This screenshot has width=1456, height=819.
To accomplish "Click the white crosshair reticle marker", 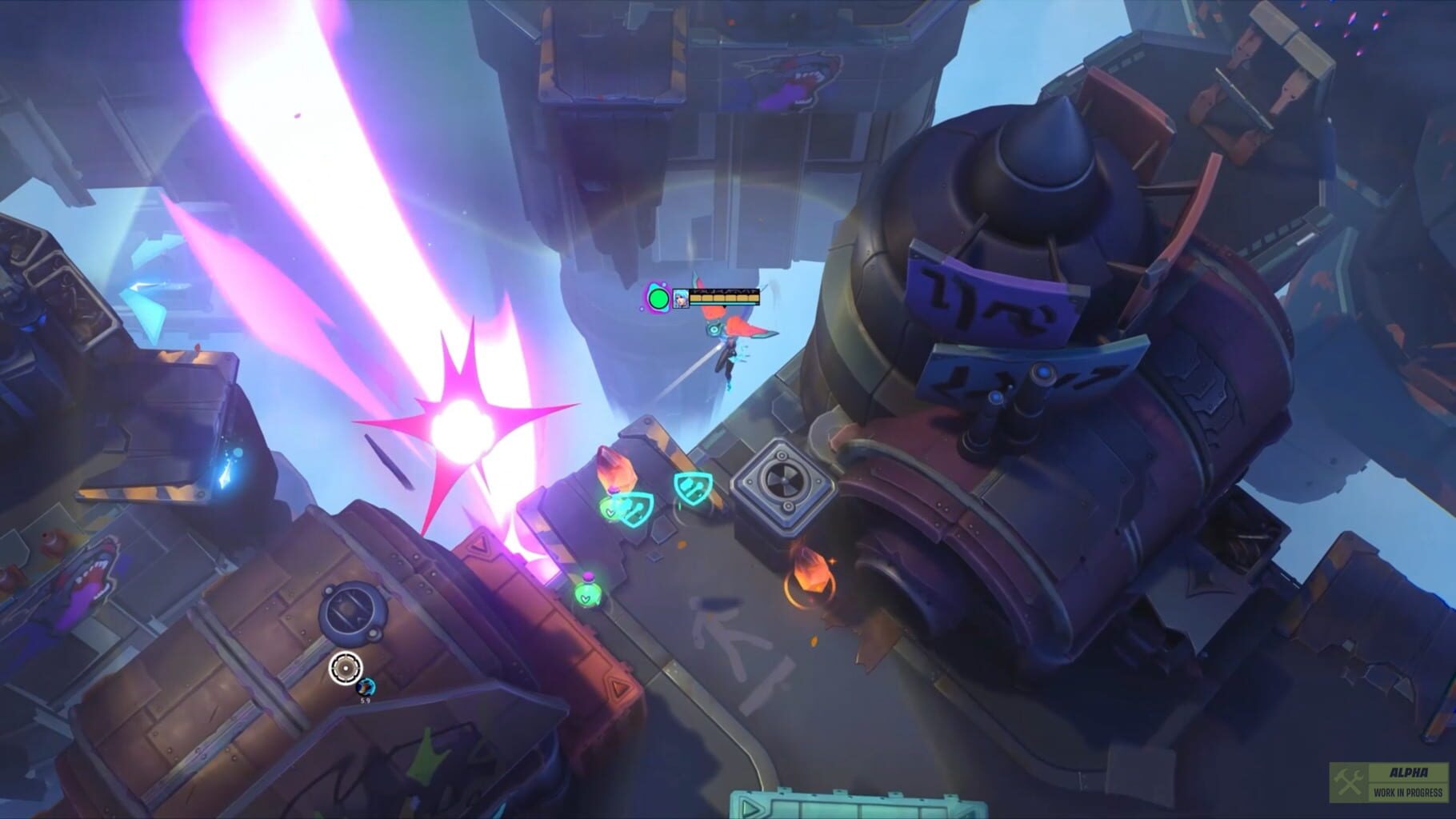I will 346,668.
